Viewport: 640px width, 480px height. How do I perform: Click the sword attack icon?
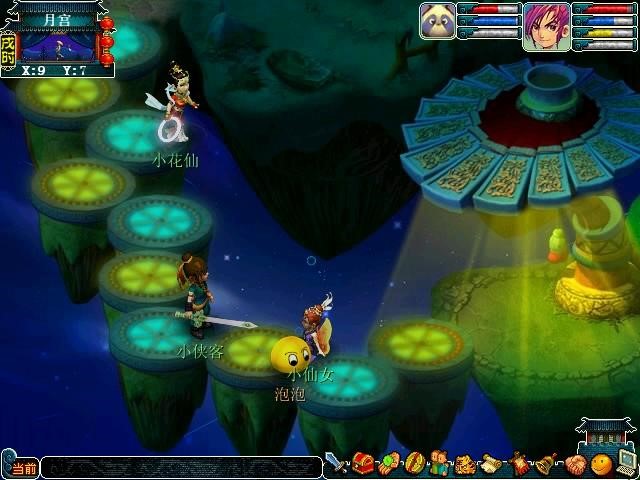(336, 463)
